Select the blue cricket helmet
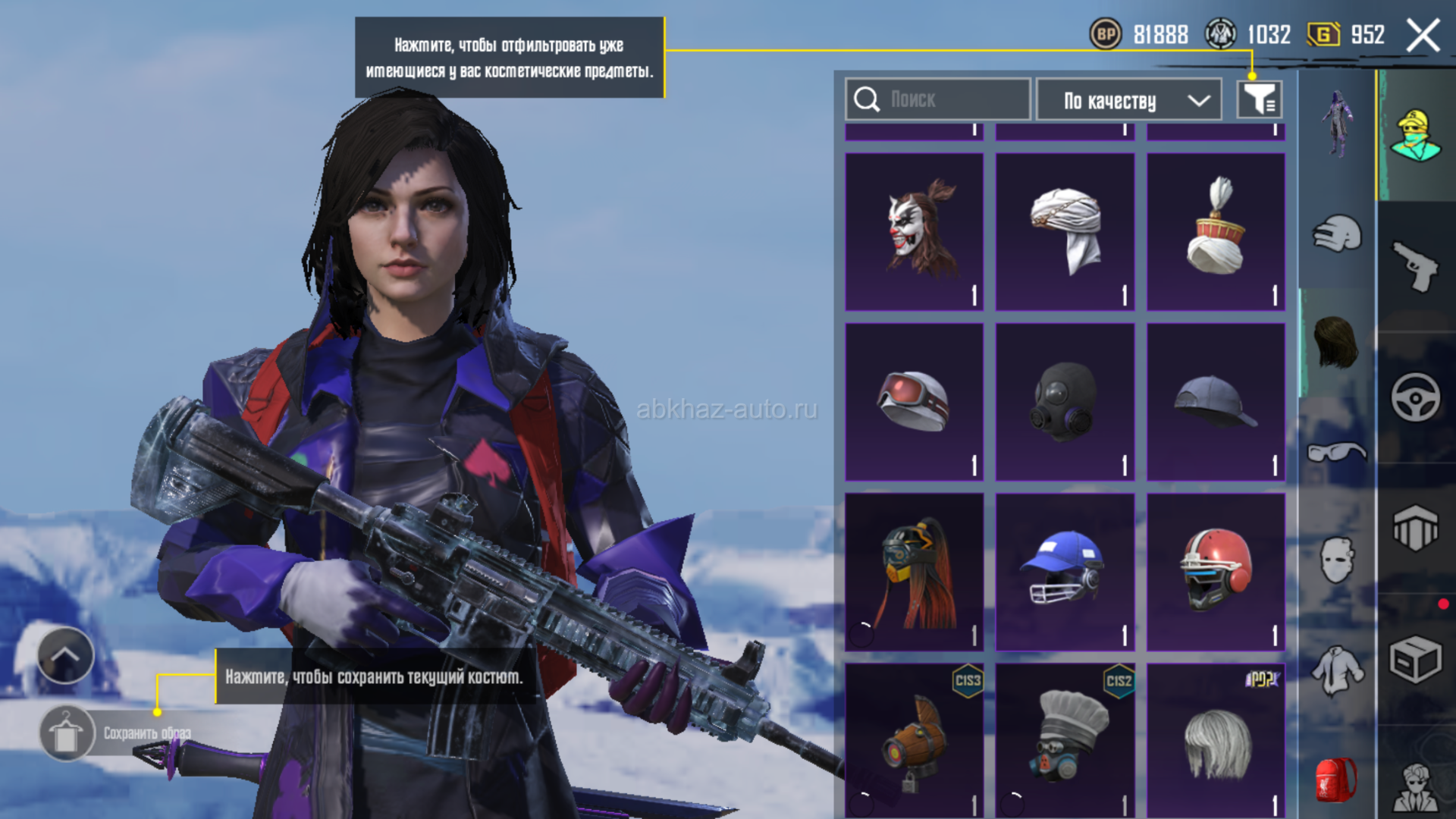The image size is (1456, 819). click(1065, 572)
